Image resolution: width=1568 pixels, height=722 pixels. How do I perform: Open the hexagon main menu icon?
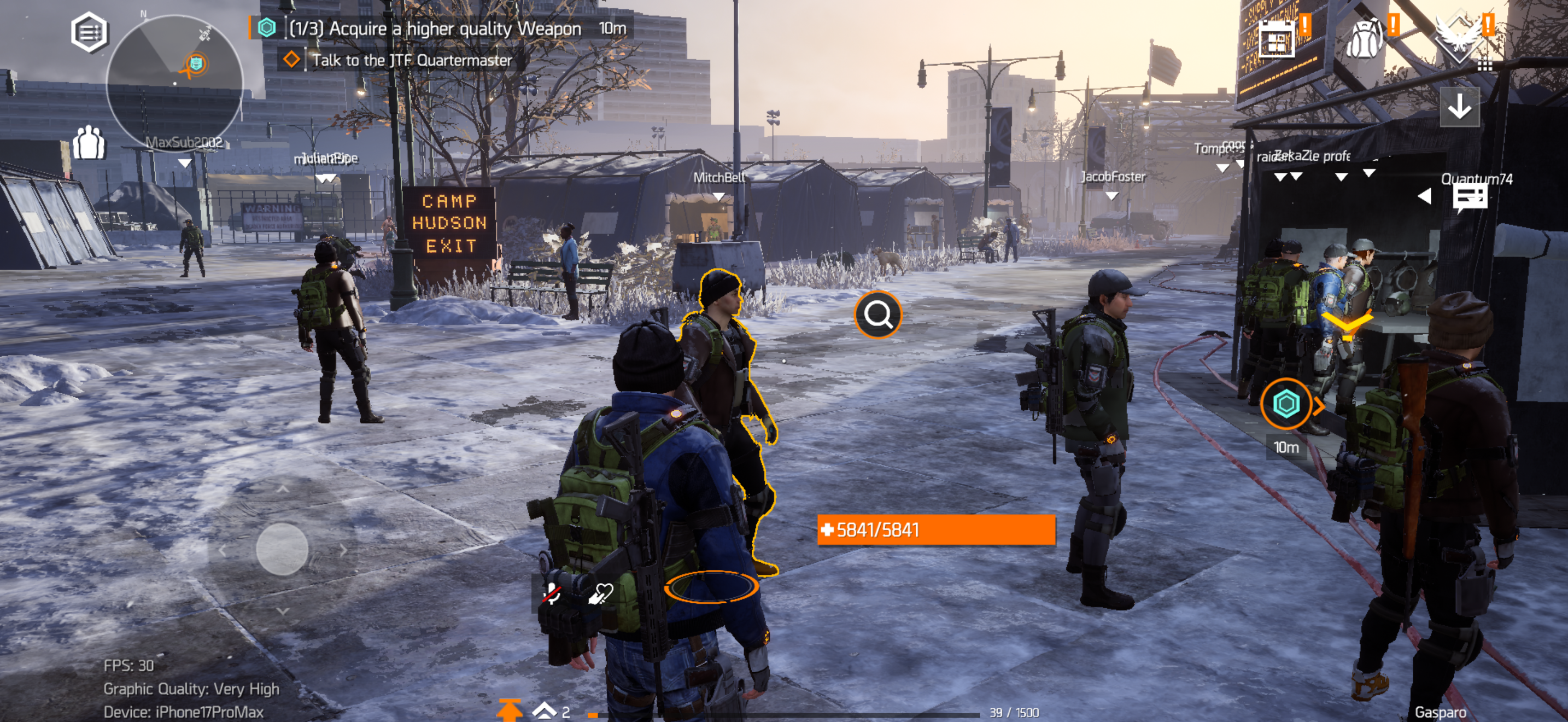(90, 32)
